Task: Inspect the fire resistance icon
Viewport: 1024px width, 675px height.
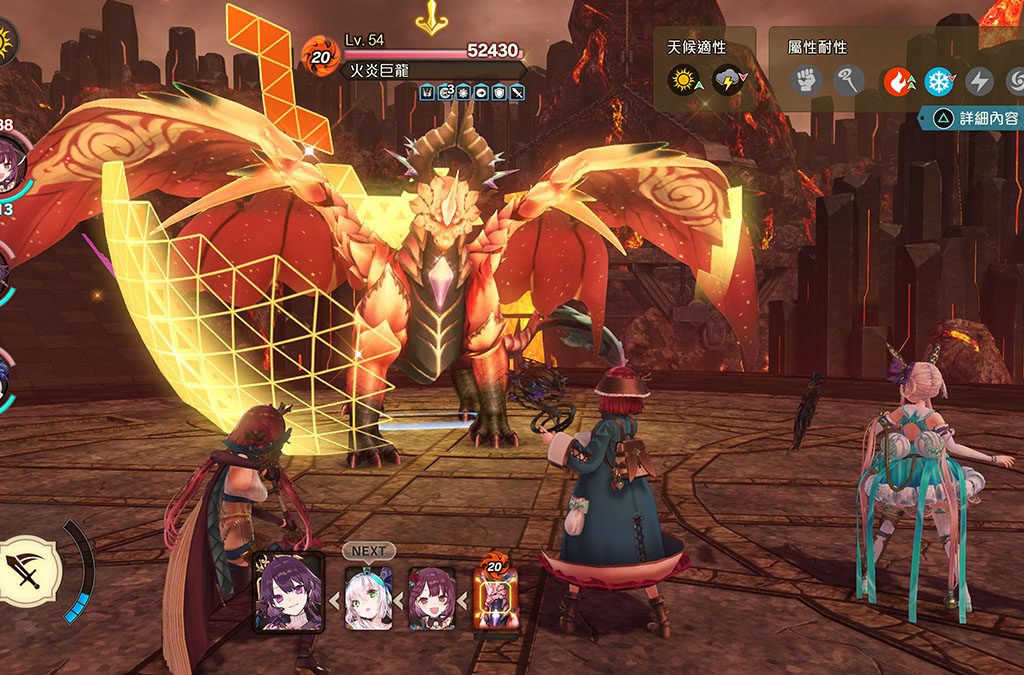Action: click(x=896, y=79)
